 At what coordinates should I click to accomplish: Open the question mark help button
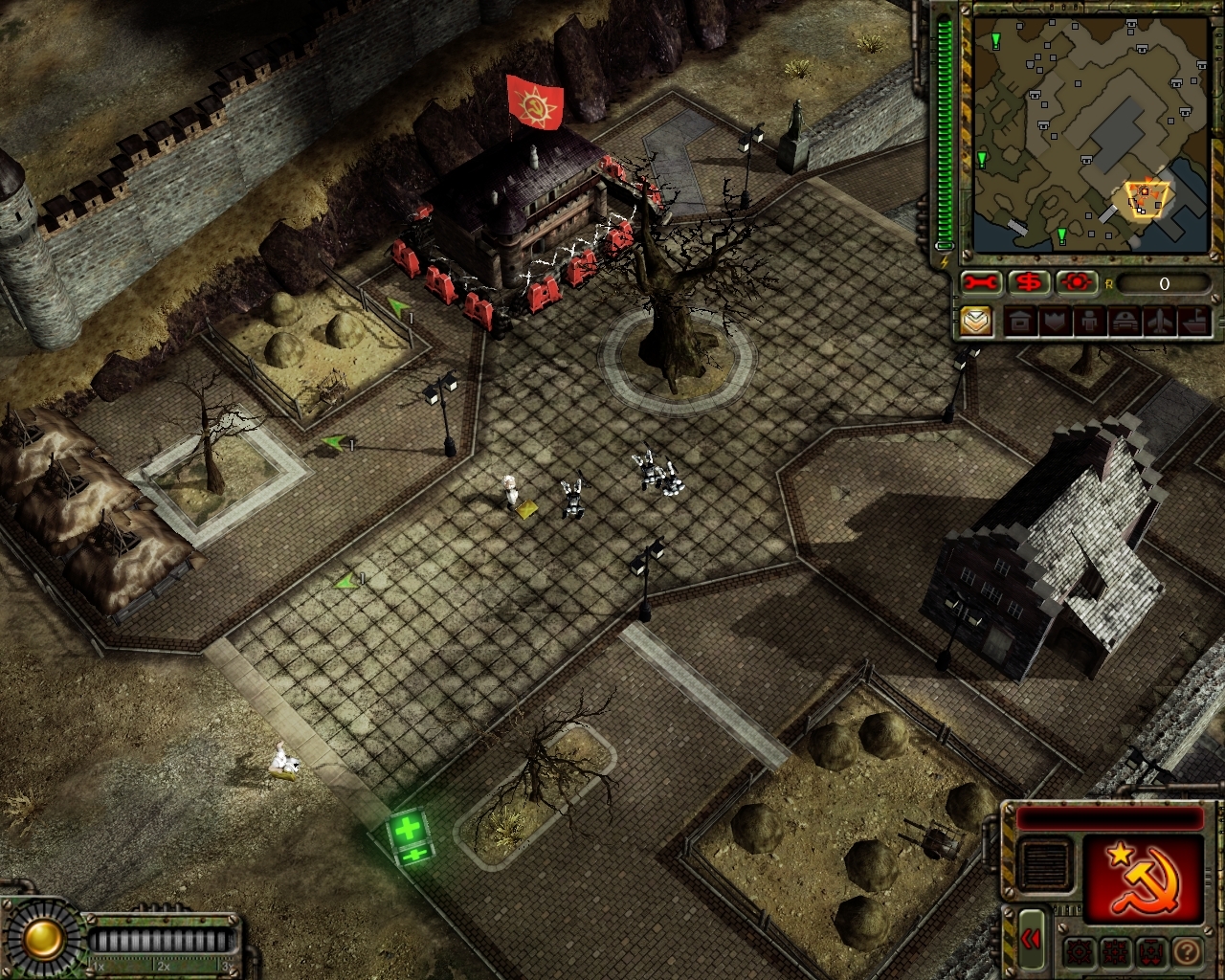click(1186, 952)
